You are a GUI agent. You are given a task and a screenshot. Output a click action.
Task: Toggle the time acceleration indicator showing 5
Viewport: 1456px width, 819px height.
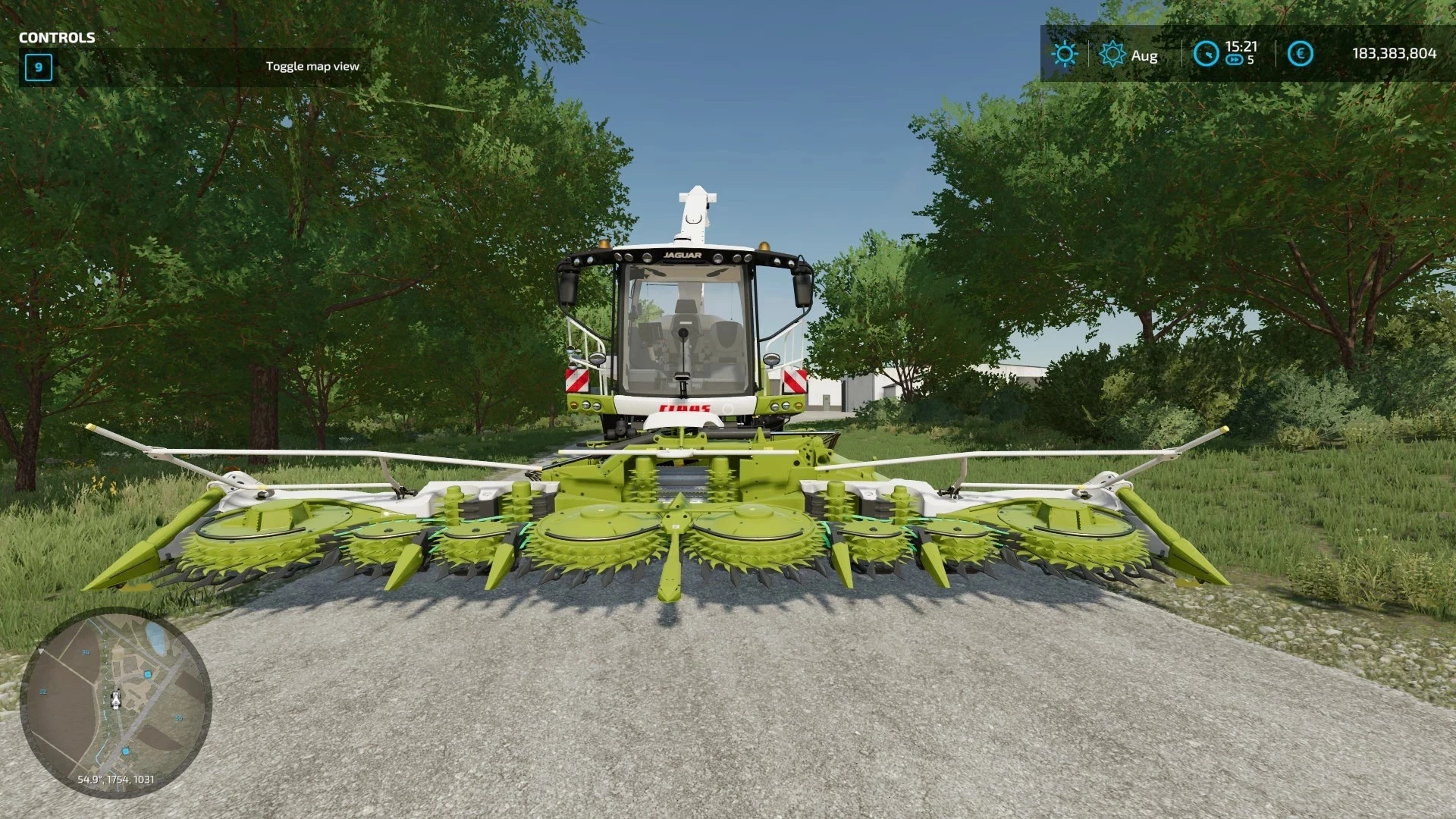[x=1250, y=59]
